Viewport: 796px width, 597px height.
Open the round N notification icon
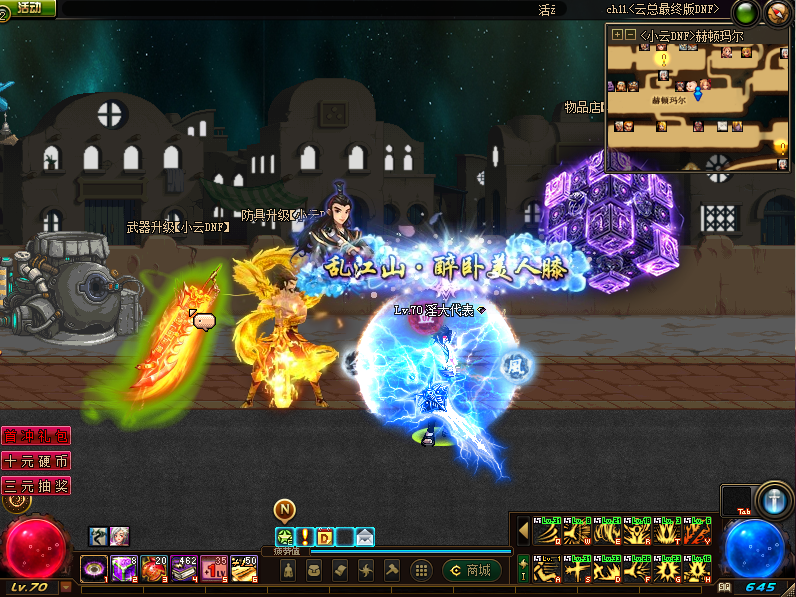pyautogui.click(x=285, y=510)
